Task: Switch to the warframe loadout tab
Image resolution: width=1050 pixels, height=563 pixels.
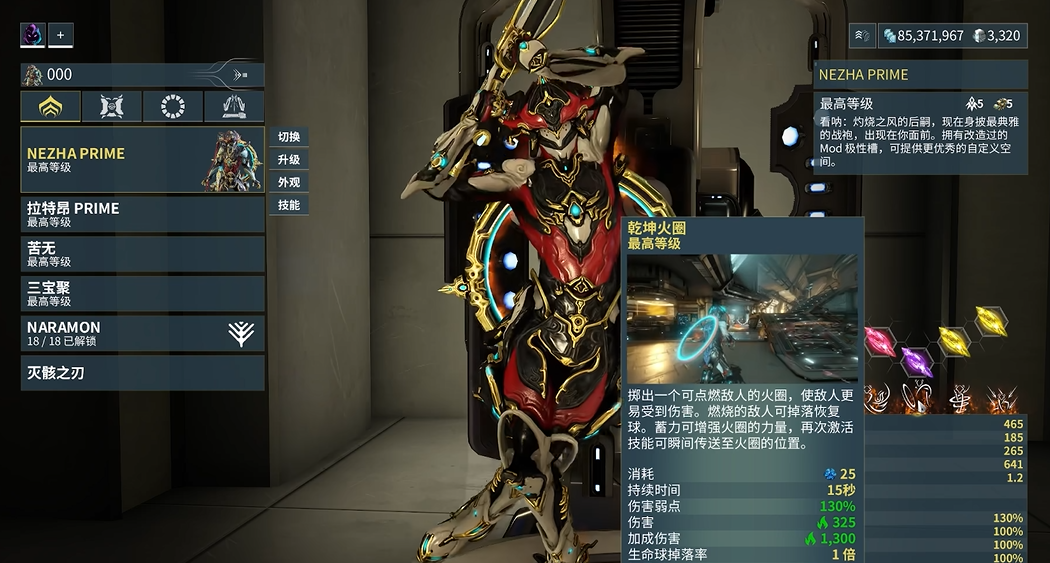Action: click(x=51, y=107)
